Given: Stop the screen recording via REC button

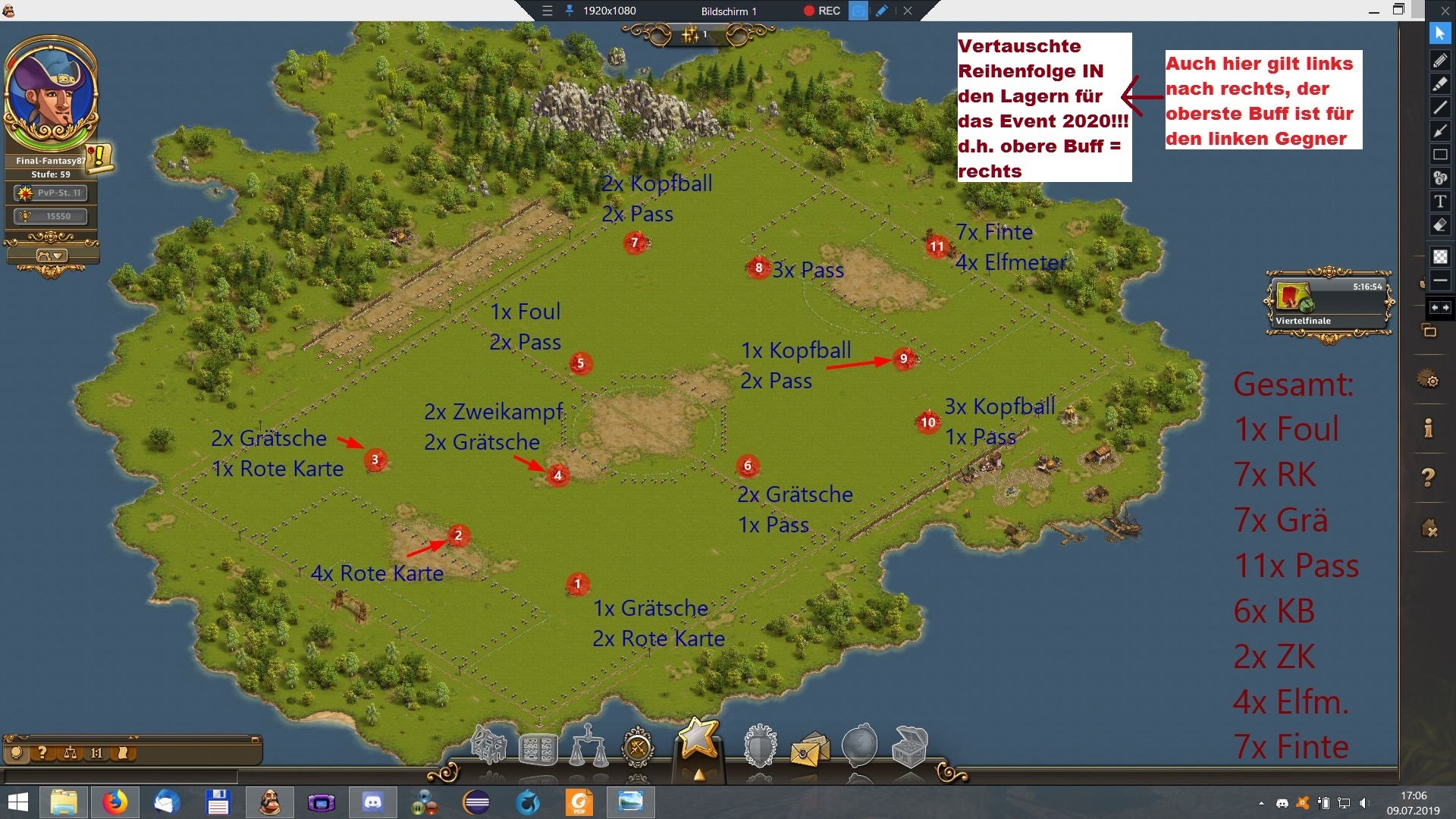Looking at the screenshot, I should point(822,11).
